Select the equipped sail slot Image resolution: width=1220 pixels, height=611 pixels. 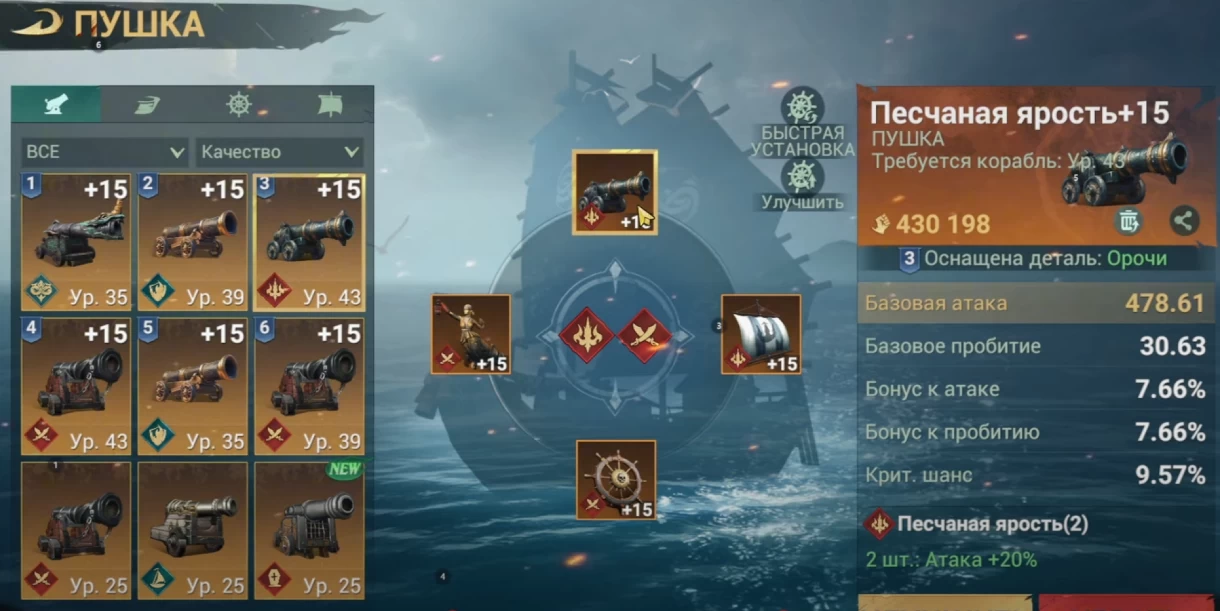761,334
